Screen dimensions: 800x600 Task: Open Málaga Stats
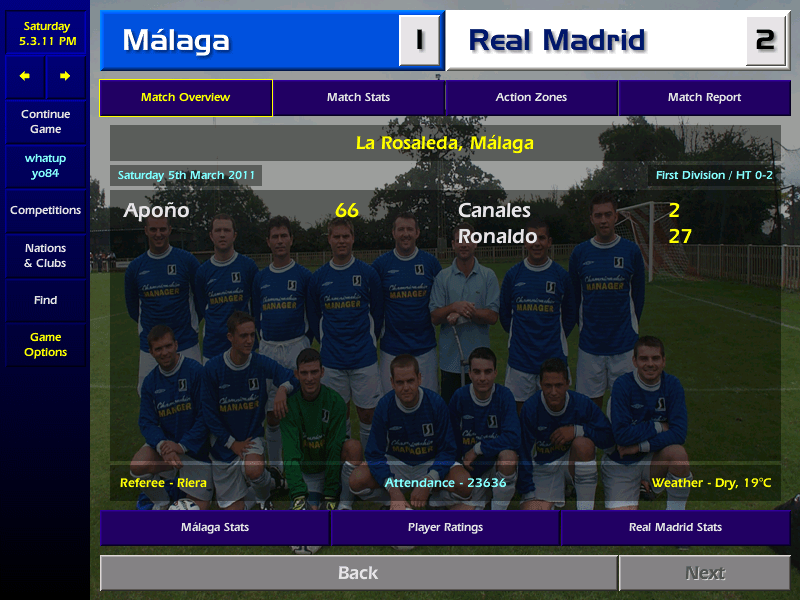[214, 527]
